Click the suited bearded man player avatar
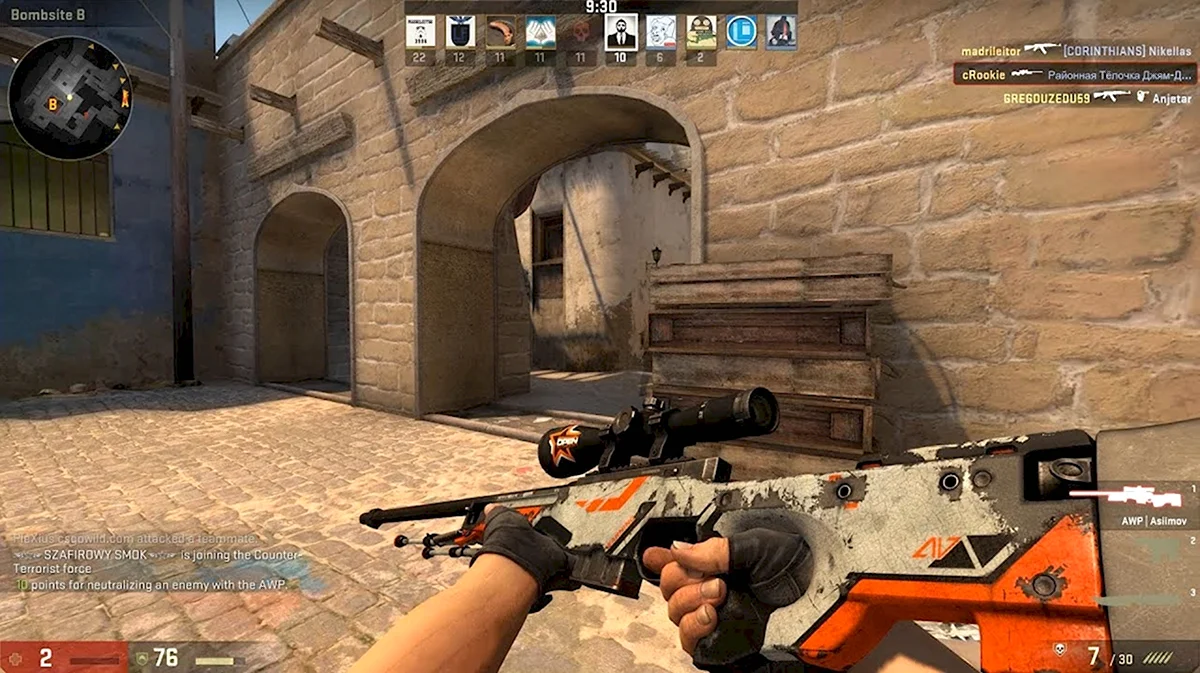Viewport: 1200px width, 673px height. tap(620, 33)
